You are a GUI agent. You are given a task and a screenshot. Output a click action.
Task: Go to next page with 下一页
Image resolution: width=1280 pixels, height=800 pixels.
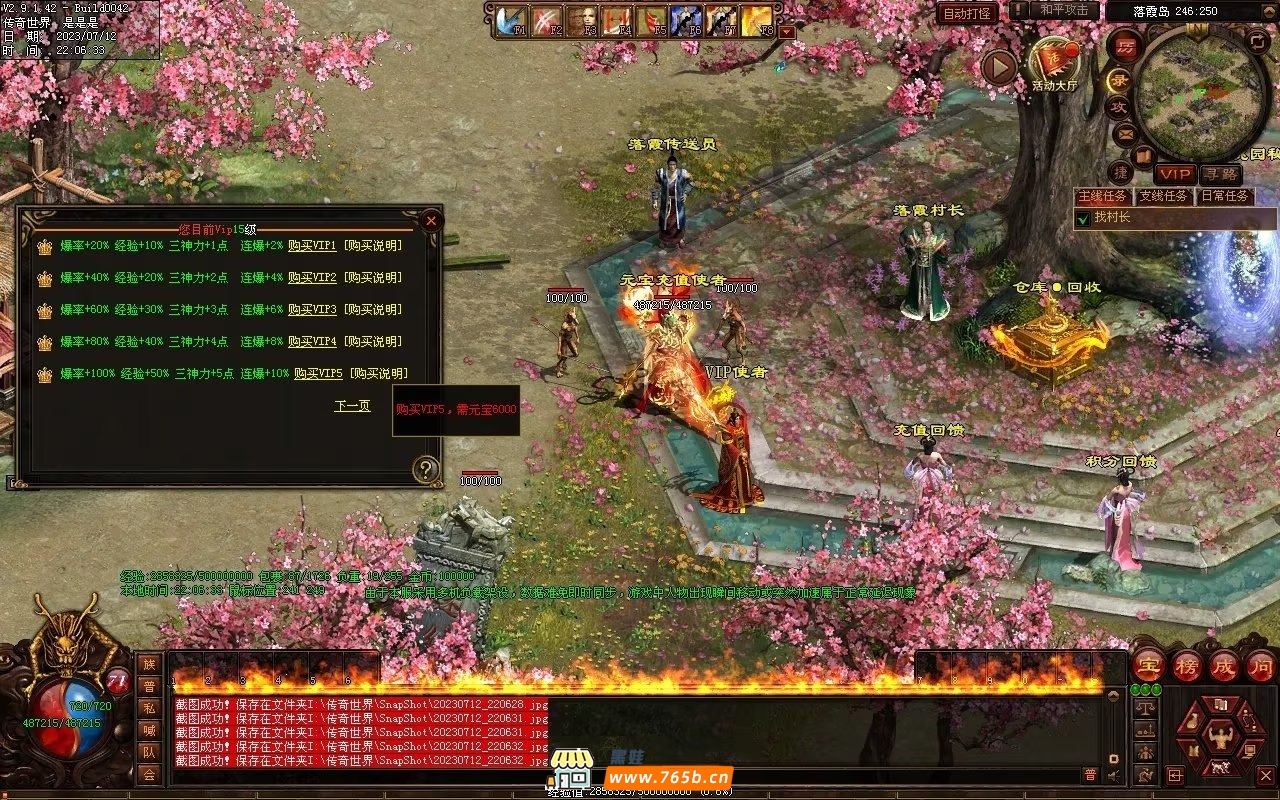tap(352, 406)
